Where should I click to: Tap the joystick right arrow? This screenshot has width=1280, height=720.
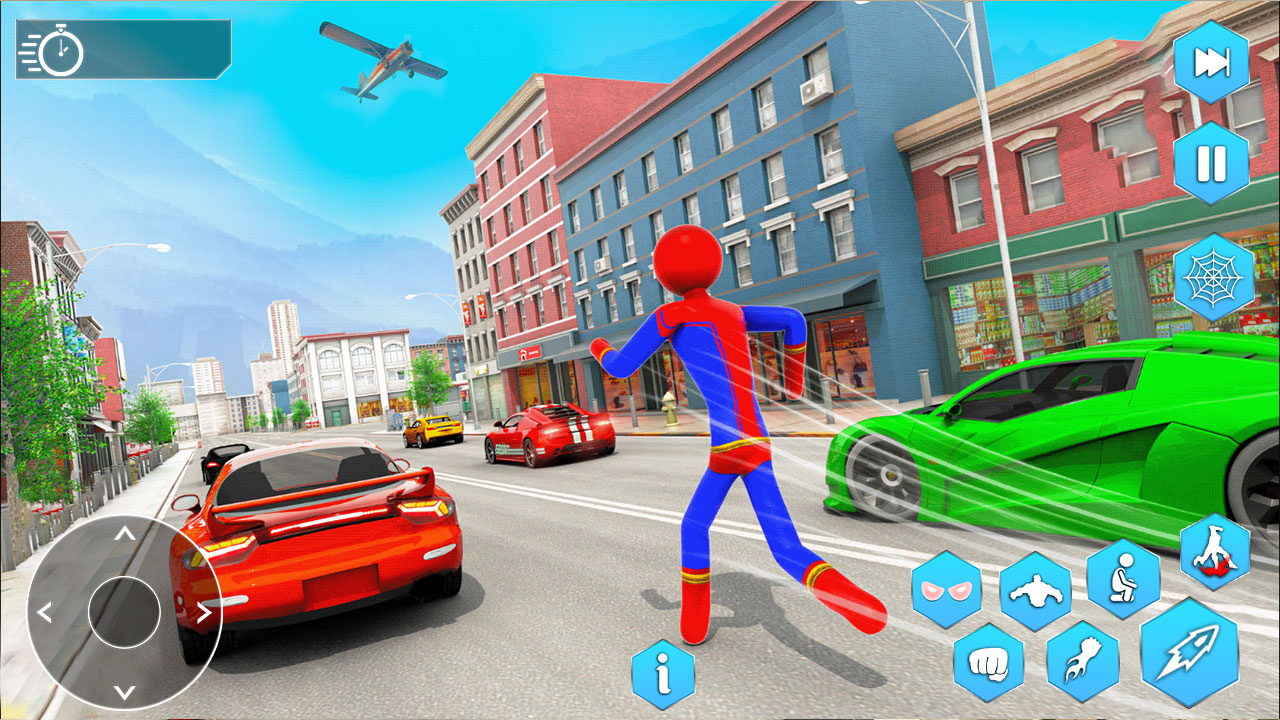point(205,610)
